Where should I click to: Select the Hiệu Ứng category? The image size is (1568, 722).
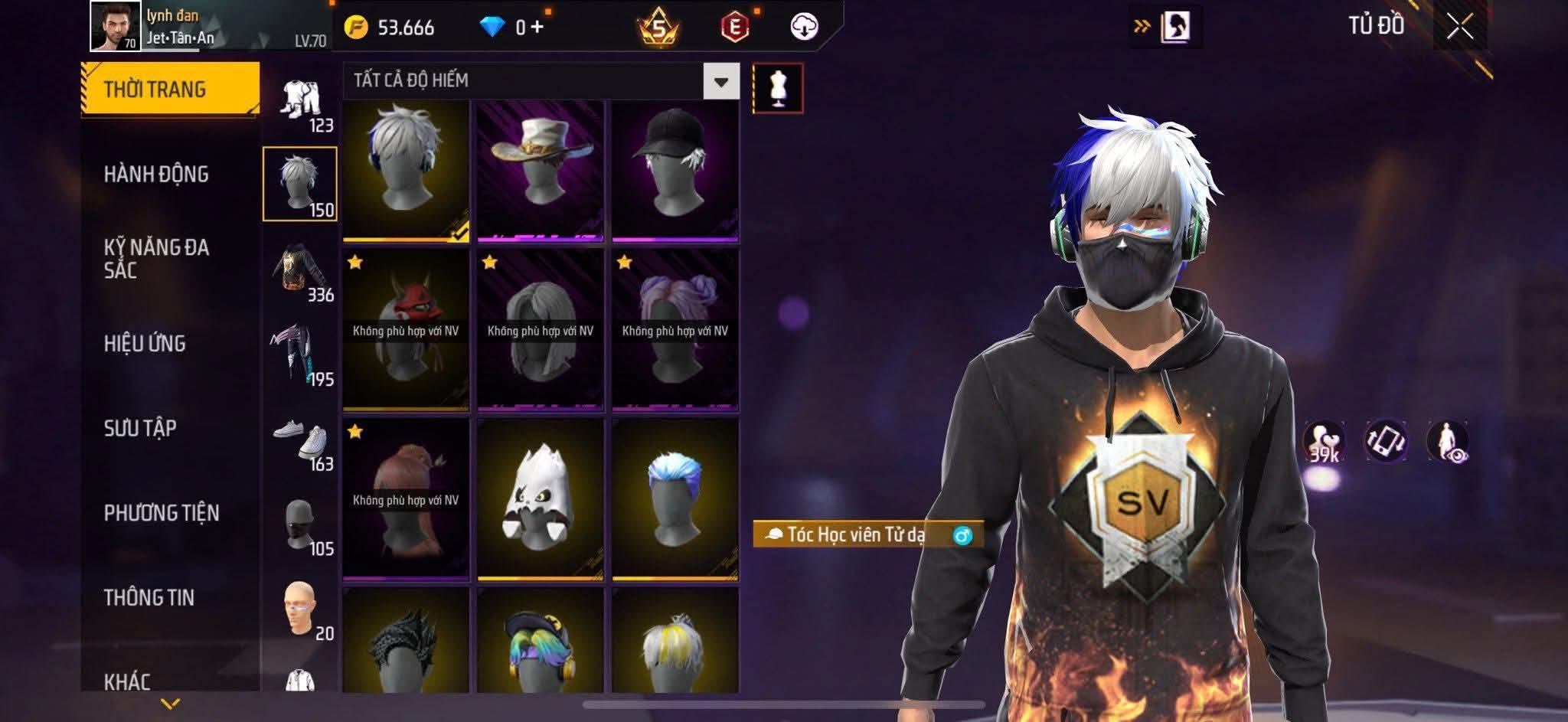(x=145, y=344)
